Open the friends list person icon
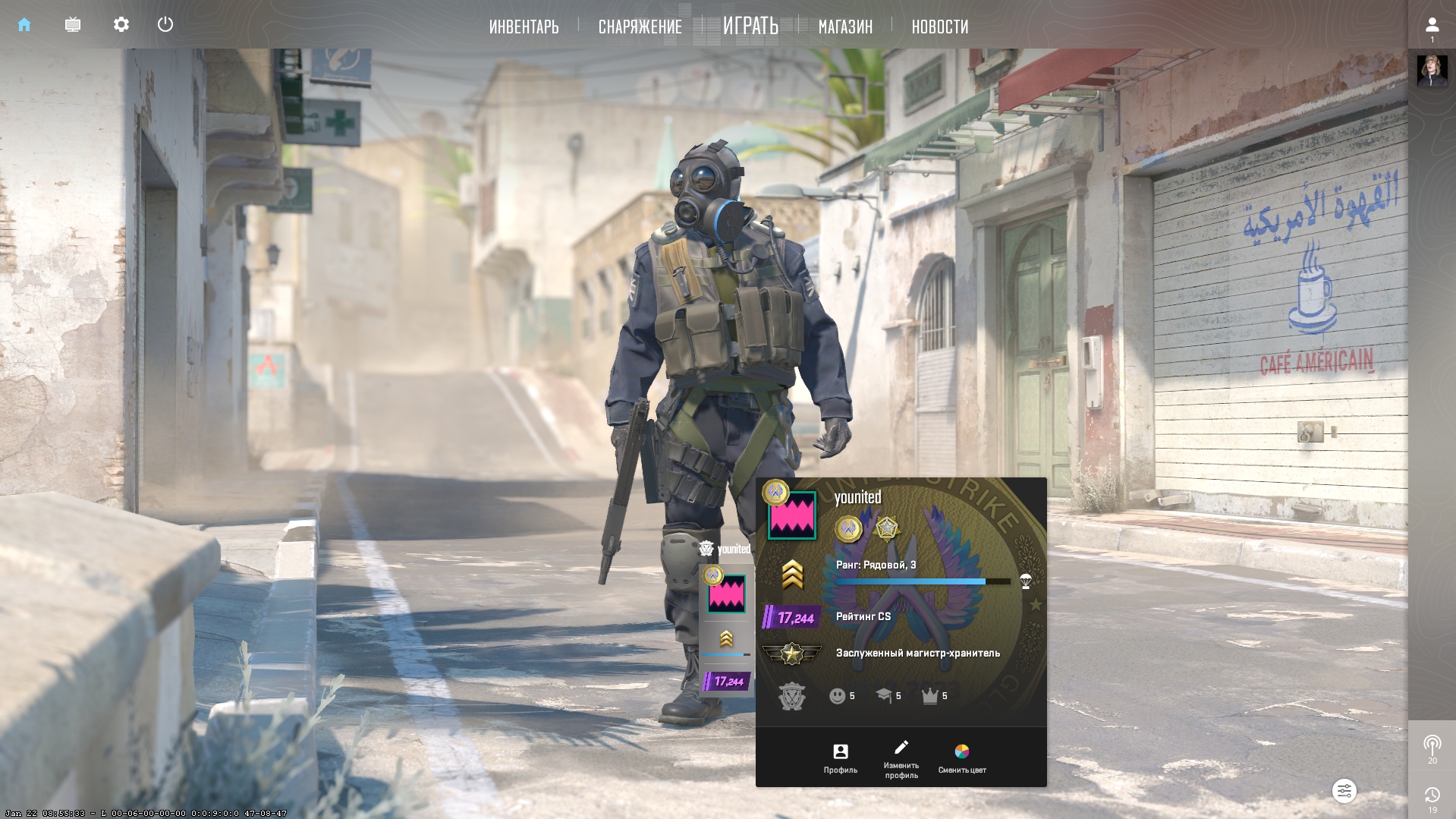The height and width of the screenshot is (819, 1456). pos(1432,26)
